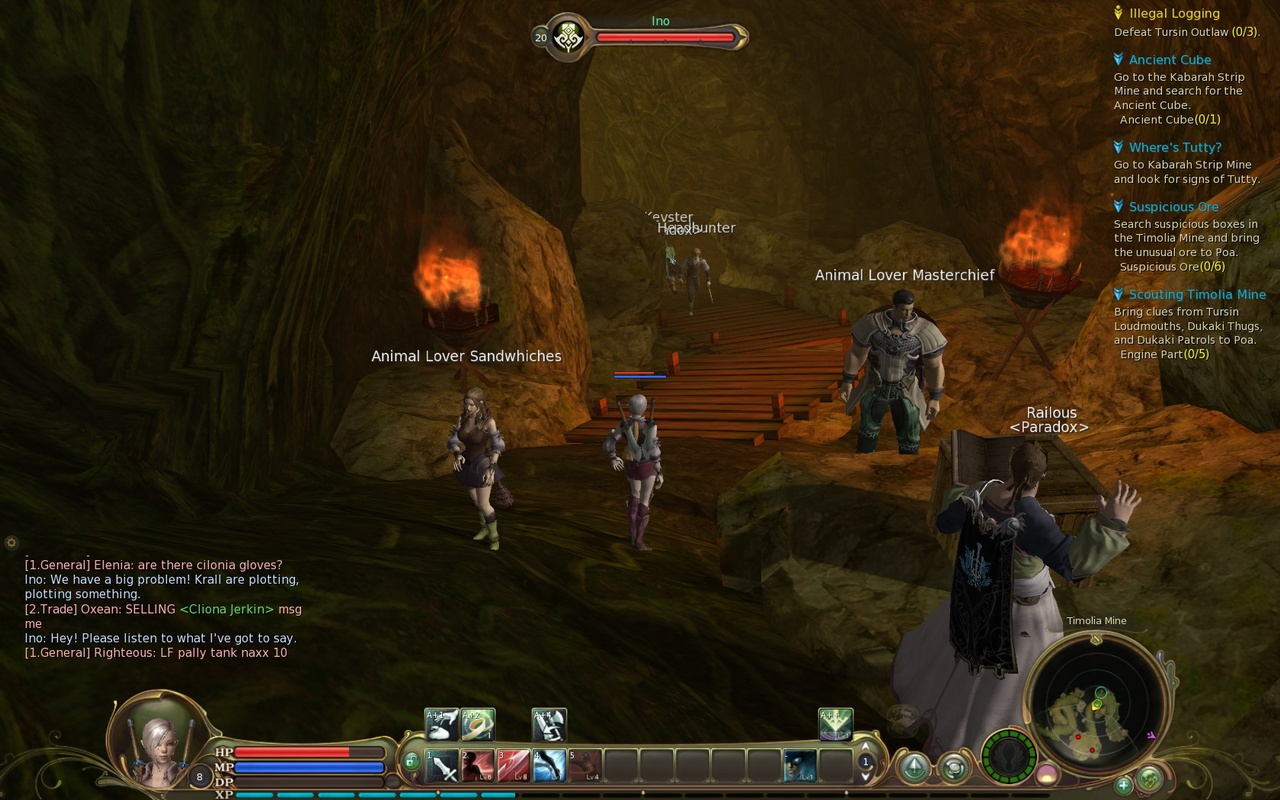Click the cyan XP progress bar
The image size is (1280, 800).
[350, 794]
